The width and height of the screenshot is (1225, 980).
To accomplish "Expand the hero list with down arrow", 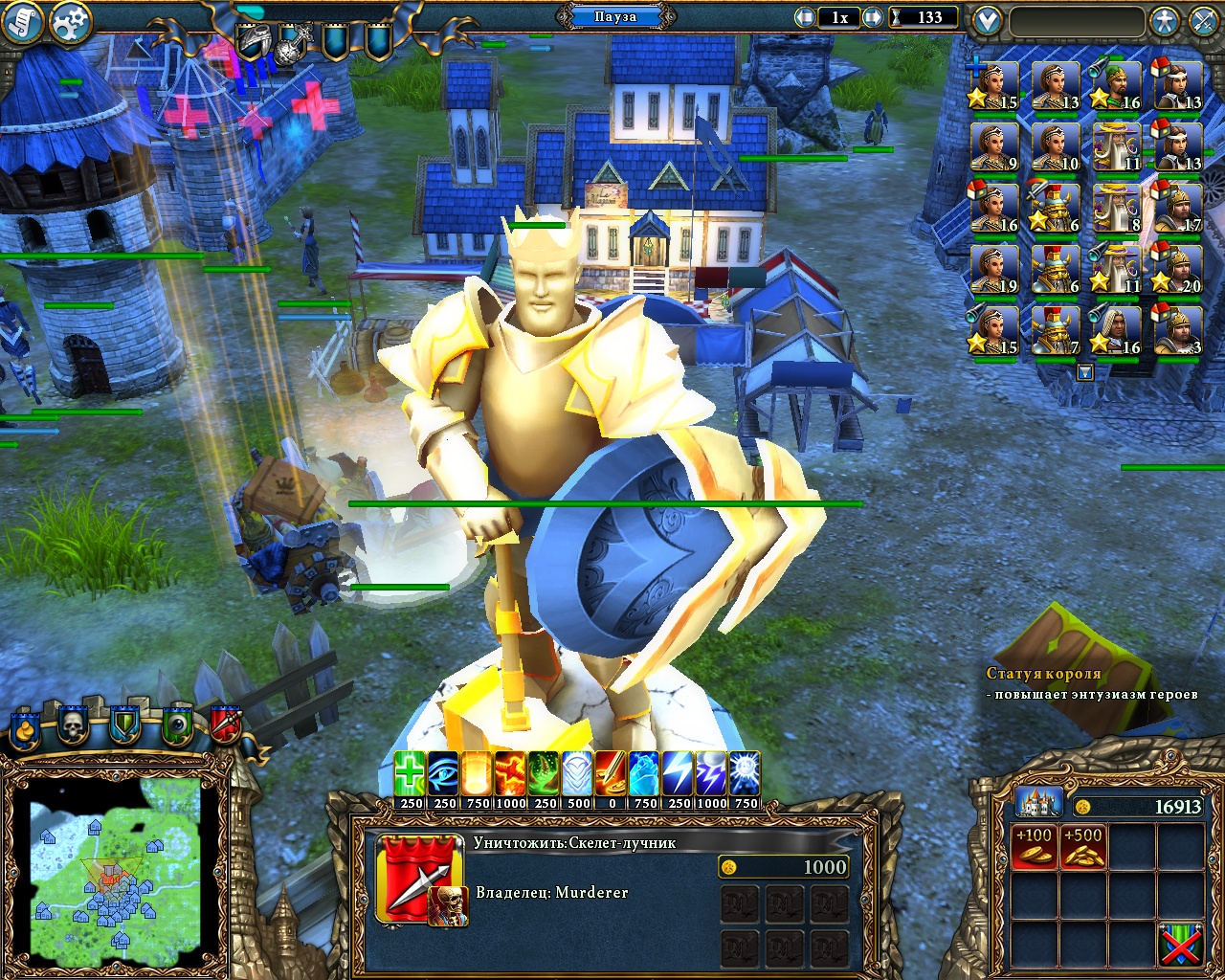I will (x=1084, y=372).
